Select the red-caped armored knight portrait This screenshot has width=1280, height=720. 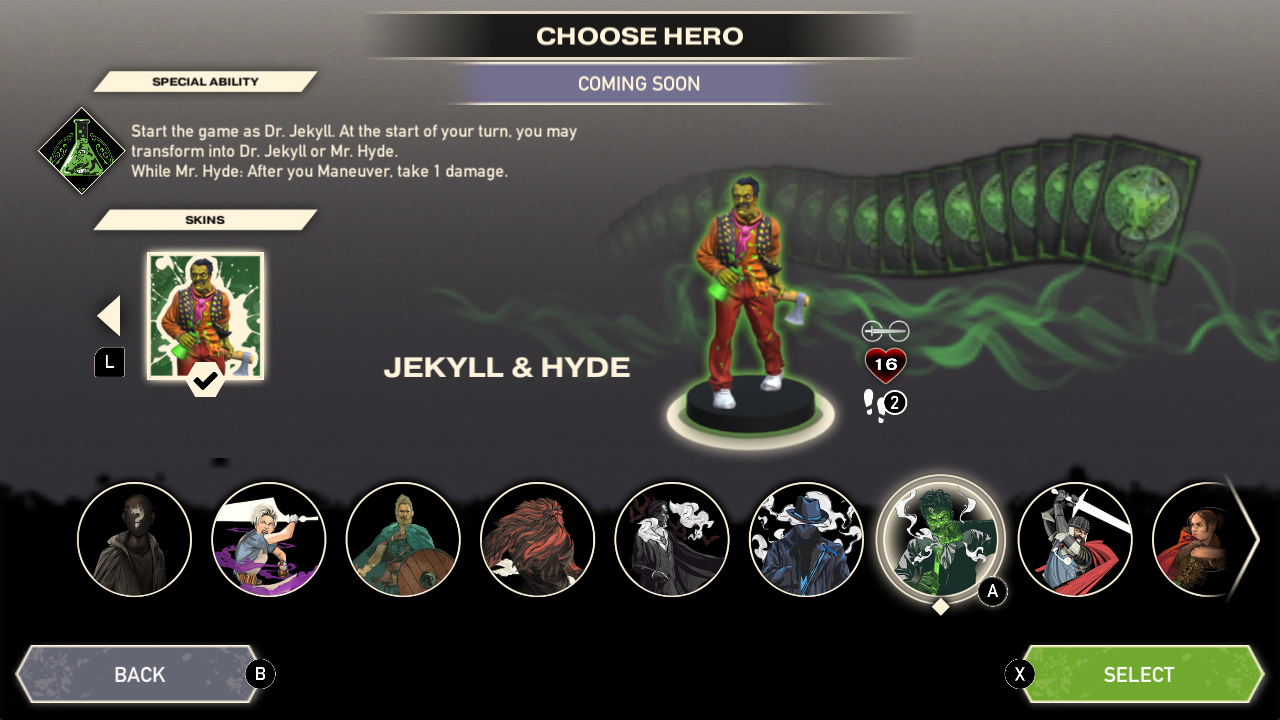click(x=1076, y=539)
